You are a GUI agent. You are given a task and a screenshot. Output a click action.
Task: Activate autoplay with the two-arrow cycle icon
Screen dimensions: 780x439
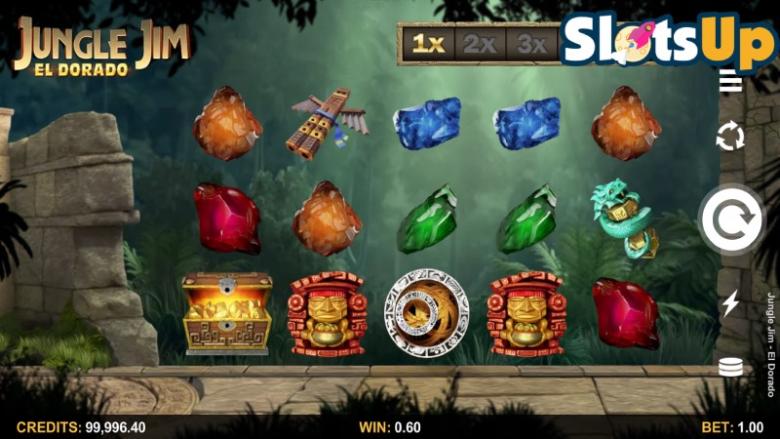click(730, 136)
